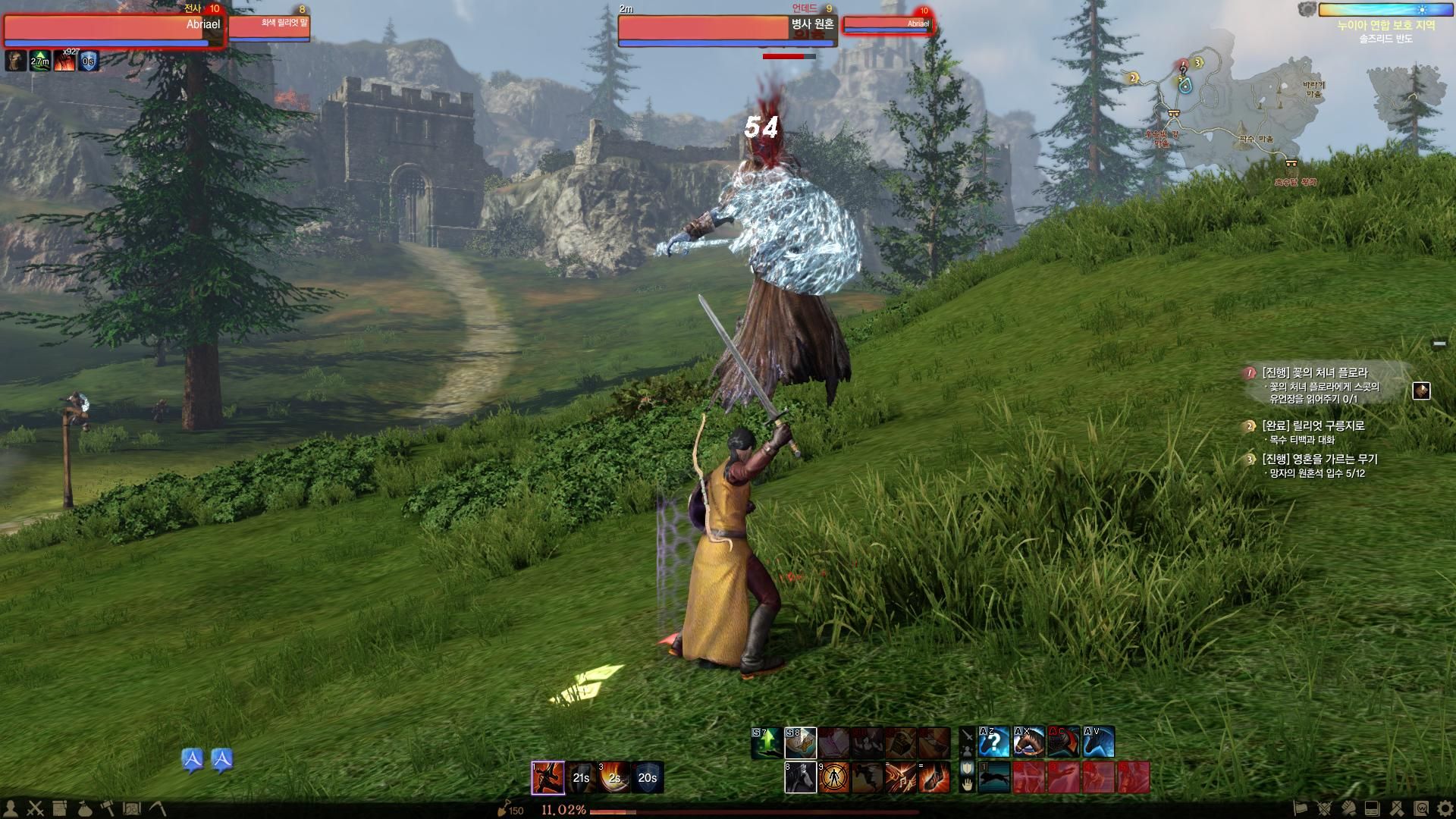
Task: Click the blue question-mark horse icon
Action: pos(994,742)
